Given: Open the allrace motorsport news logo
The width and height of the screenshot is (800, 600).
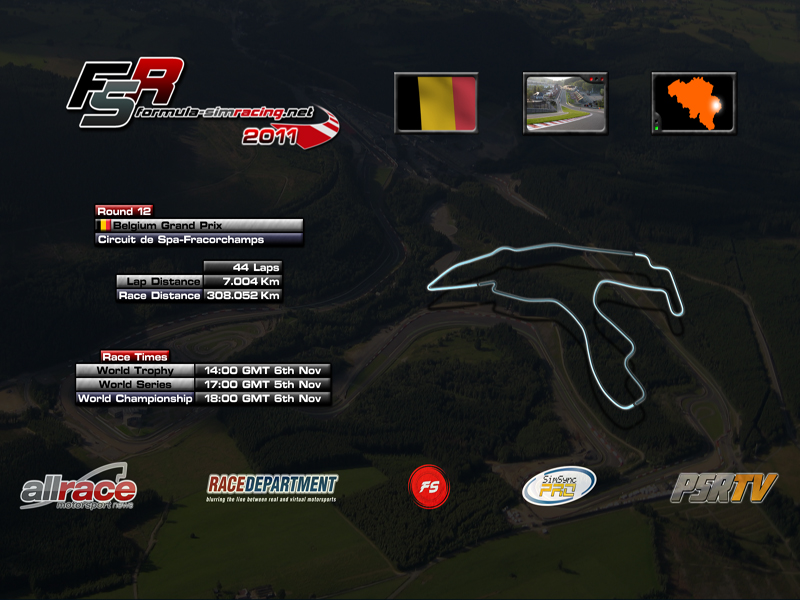Looking at the screenshot, I should (x=78, y=488).
